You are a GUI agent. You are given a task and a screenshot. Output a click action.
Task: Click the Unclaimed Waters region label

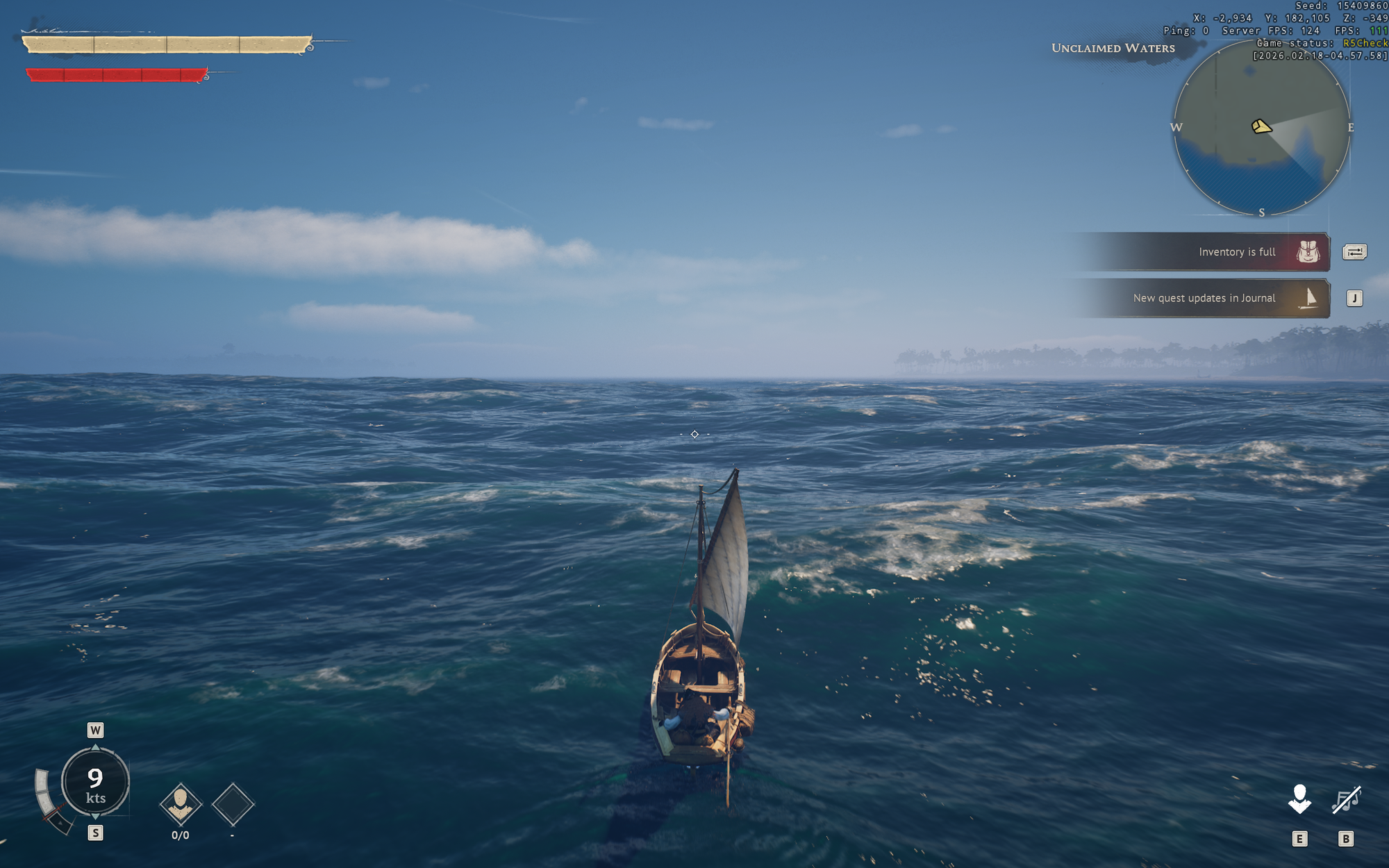(1113, 48)
